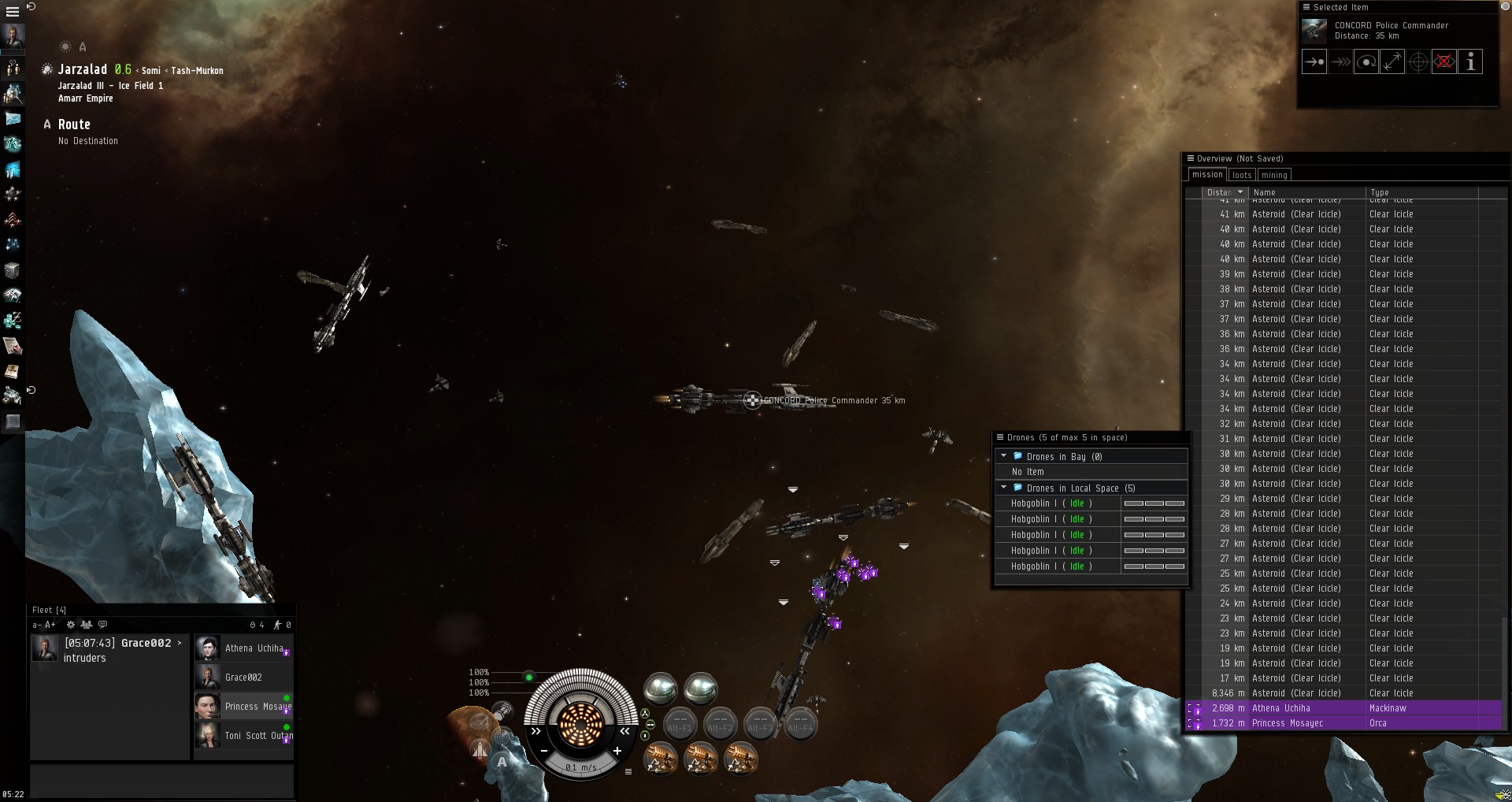This screenshot has width=1512, height=802.
Task: Increase ship speed with the plus button
Action: (617, 752)
